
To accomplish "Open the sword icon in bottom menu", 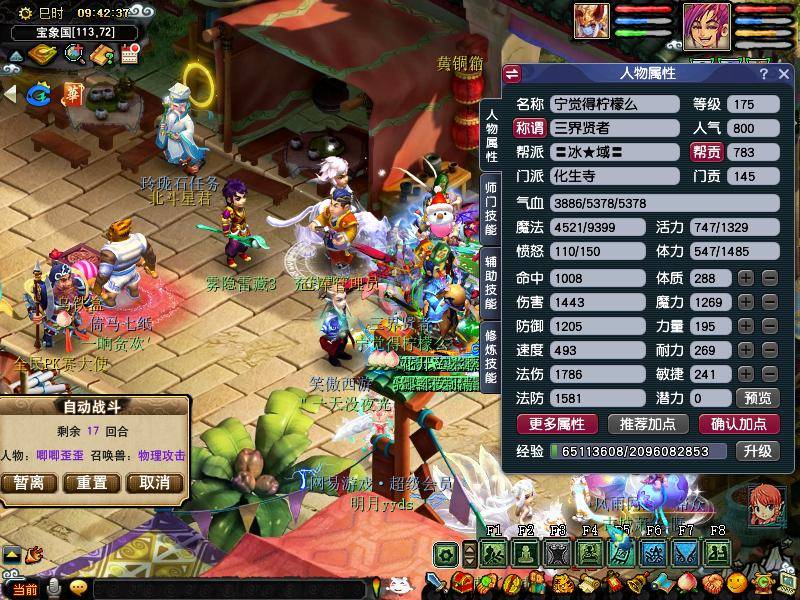I will 436,582.
